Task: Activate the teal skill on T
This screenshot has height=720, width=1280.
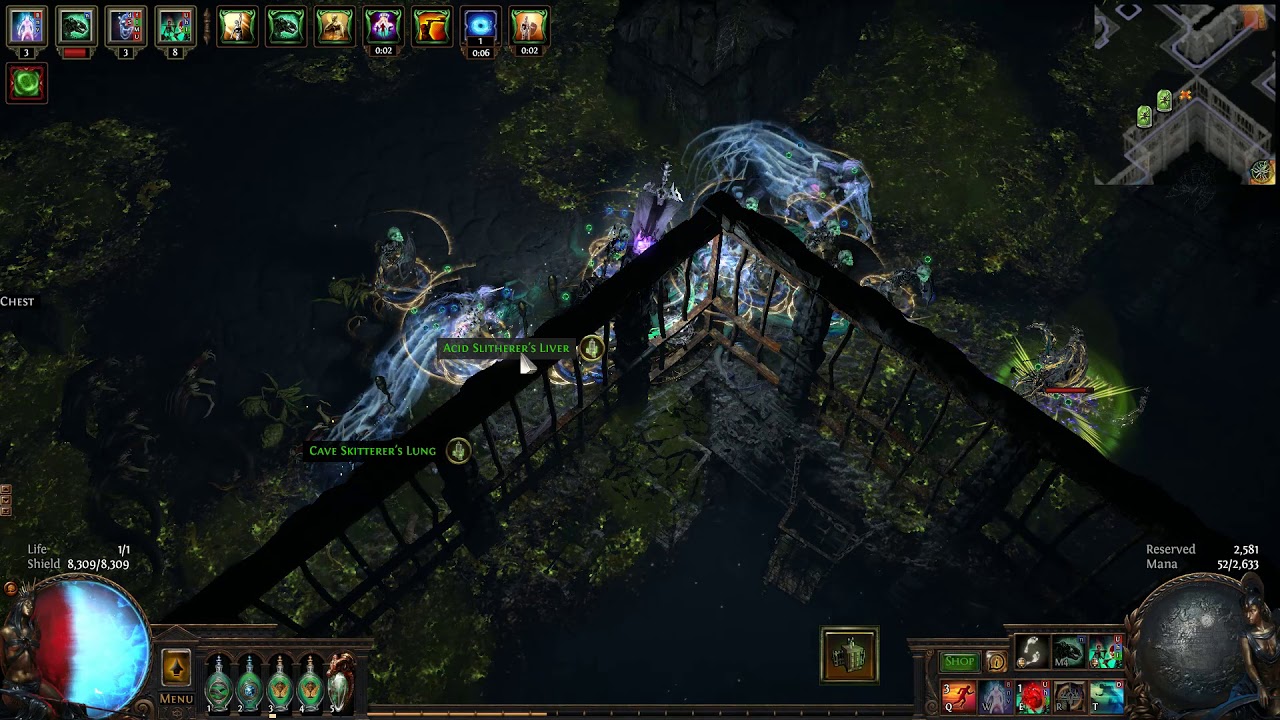Action: [x=1106, y=695]
